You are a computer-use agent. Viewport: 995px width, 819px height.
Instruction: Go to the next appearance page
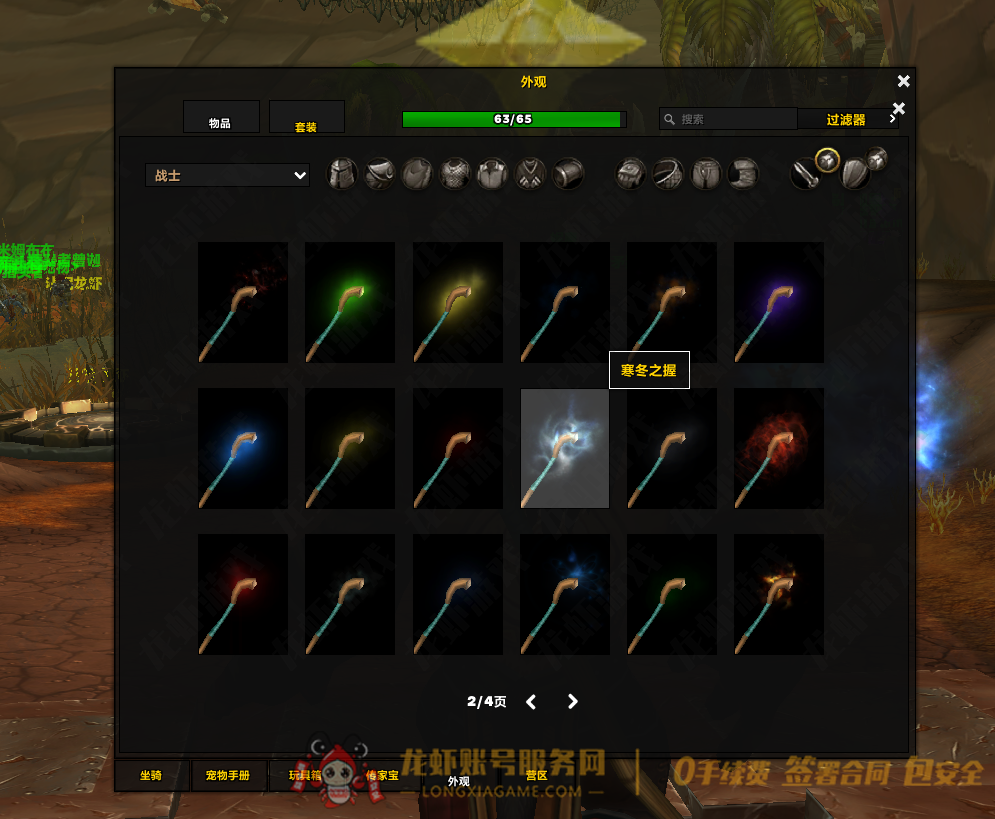(x=573, y=702)
